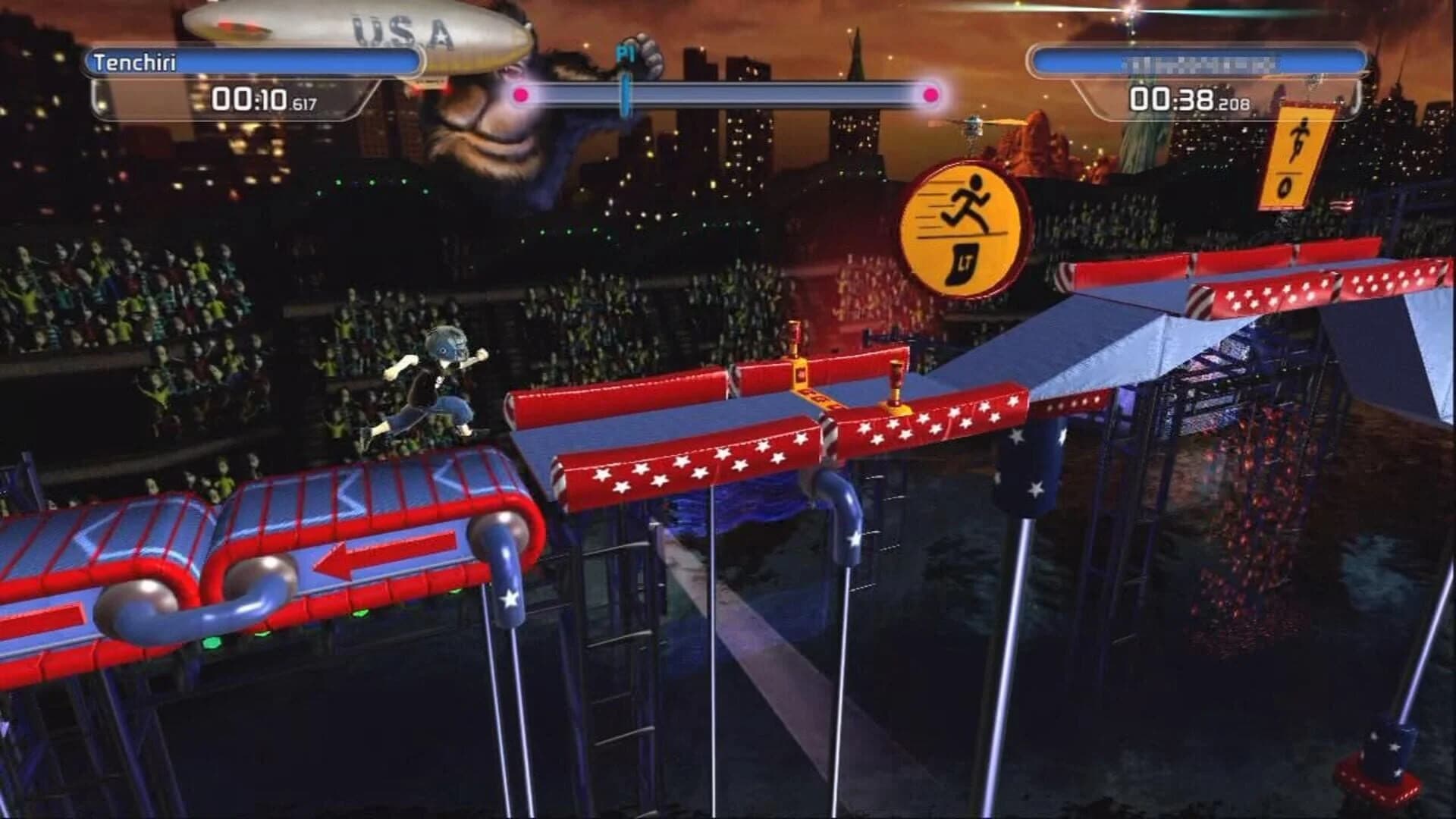Click the left pink dot on the track bar
The height and width of the screenshot is (819, 1456).
tap(519, 93)
